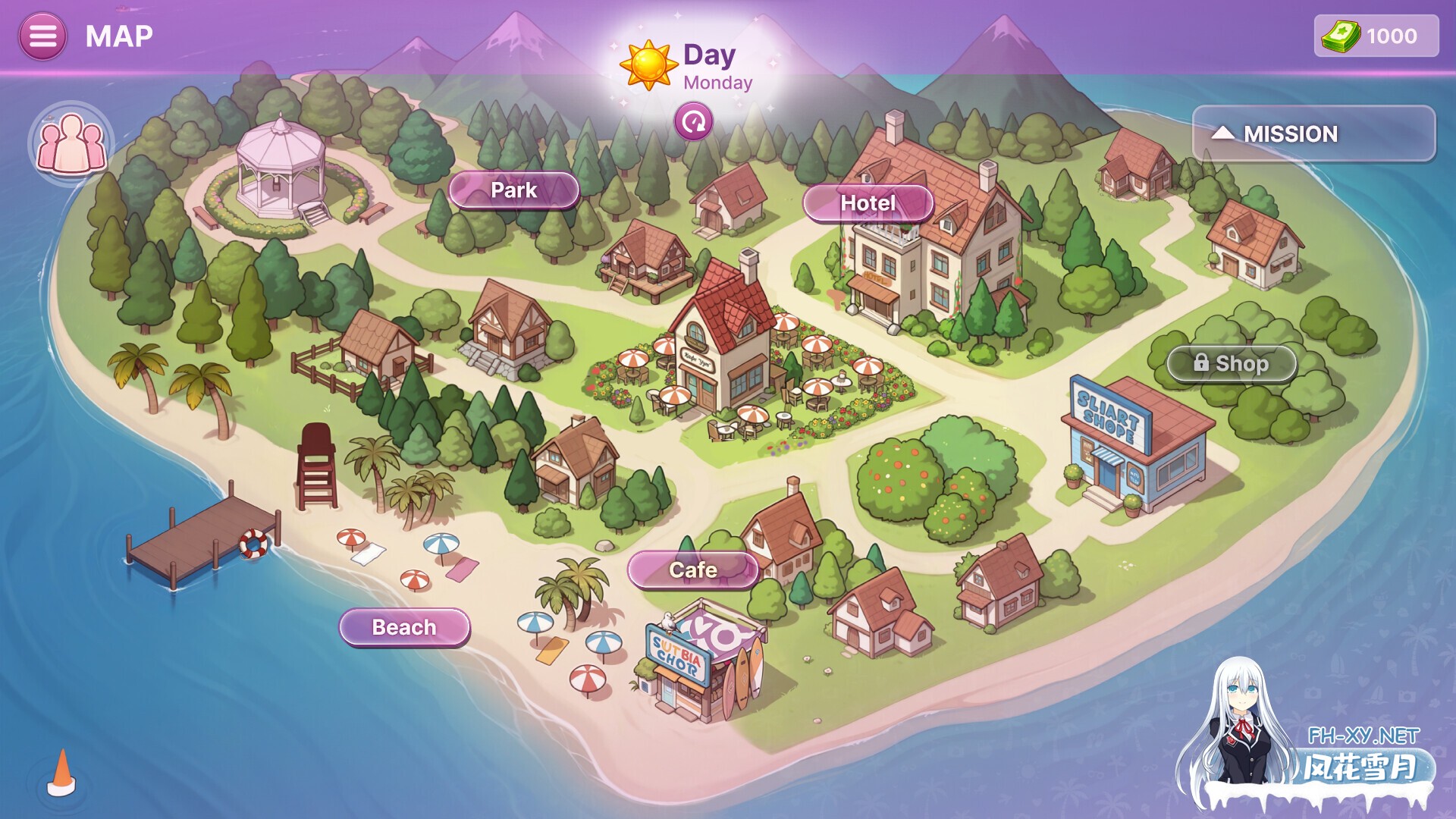This screenshot has height=819, width=1456.
Task: Open the hamburger main menu
Action: [x=42, y=36]
